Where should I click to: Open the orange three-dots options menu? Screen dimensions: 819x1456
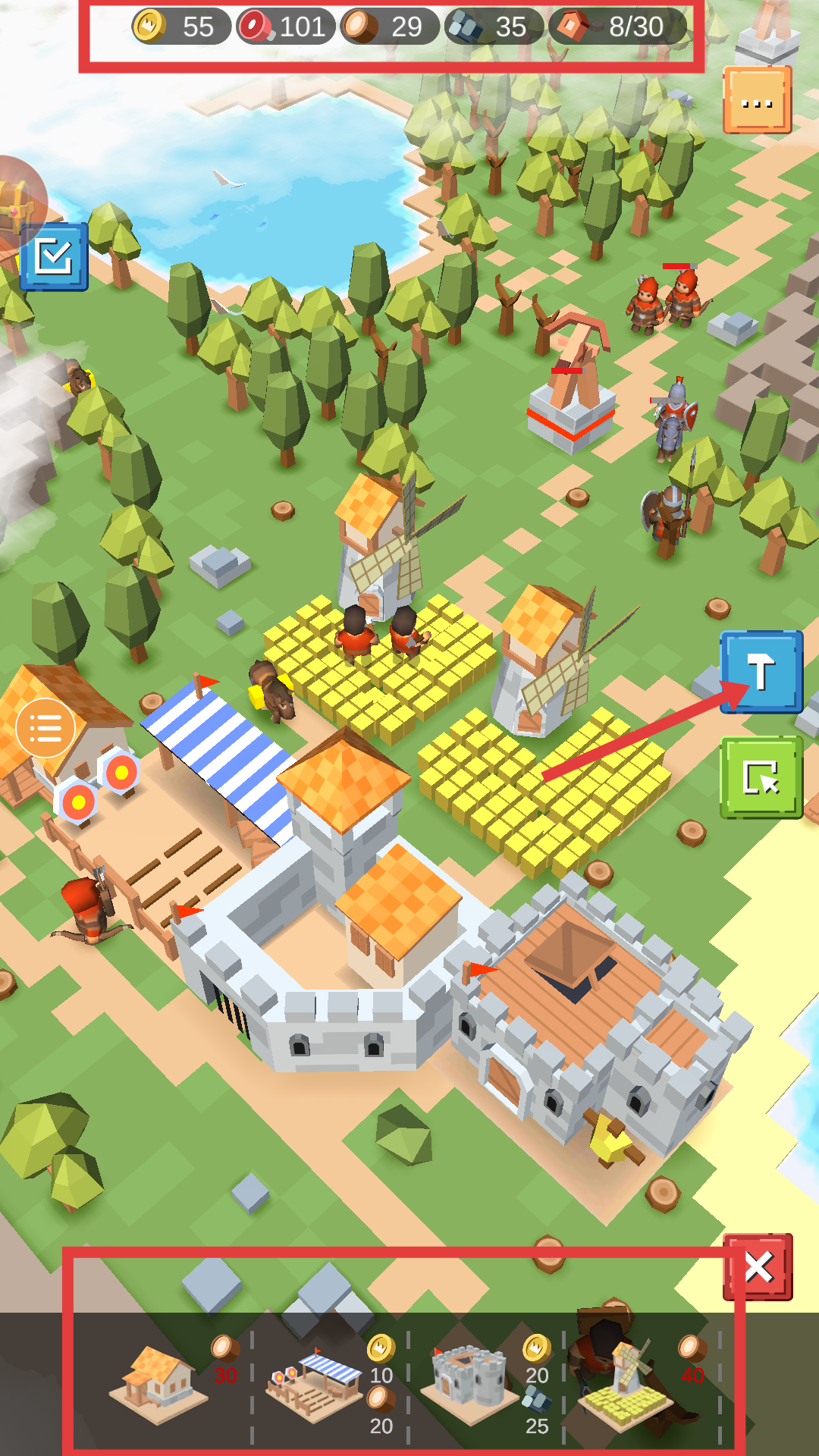click(x=757, y=100)
